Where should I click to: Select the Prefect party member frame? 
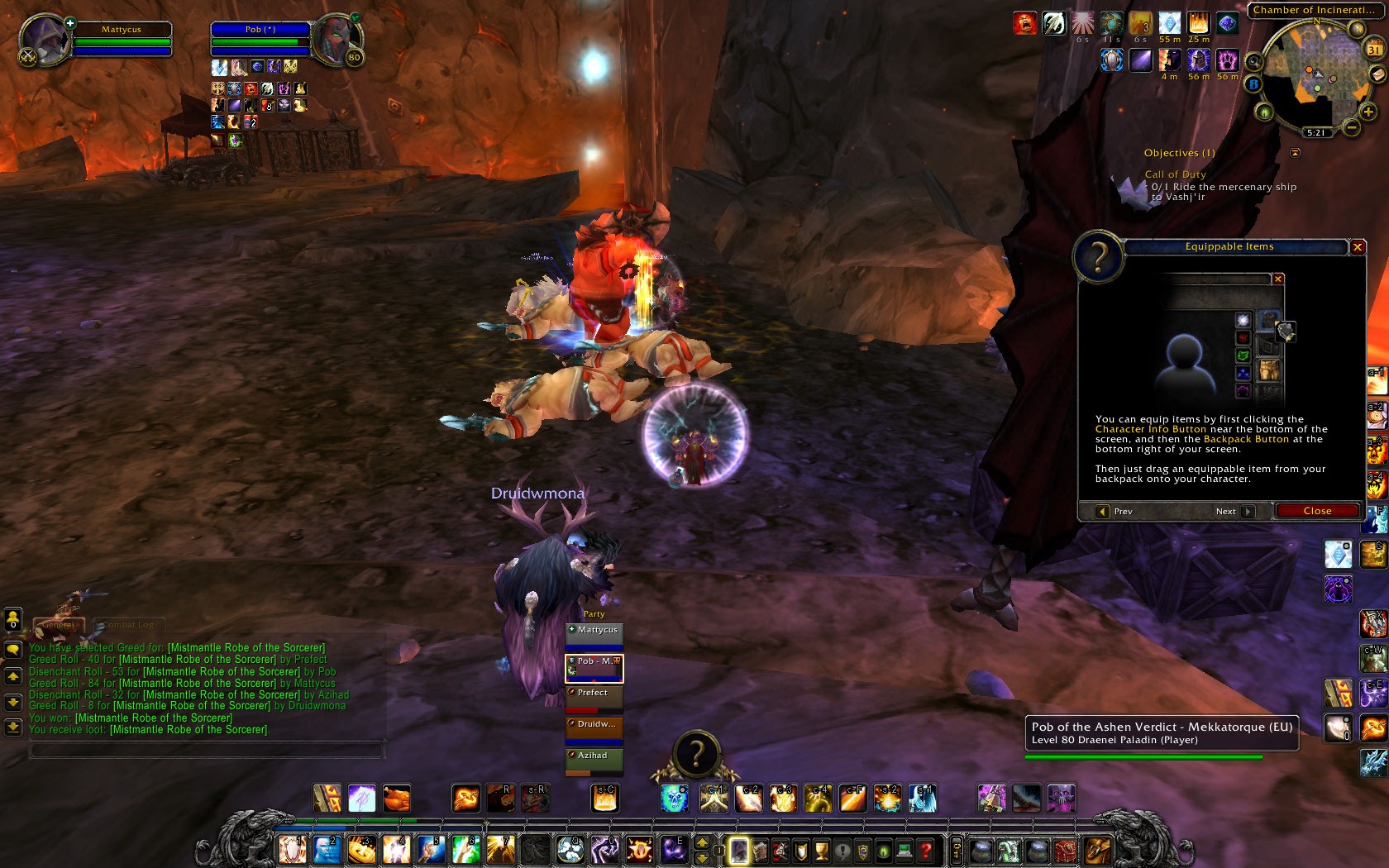(594, 697)
